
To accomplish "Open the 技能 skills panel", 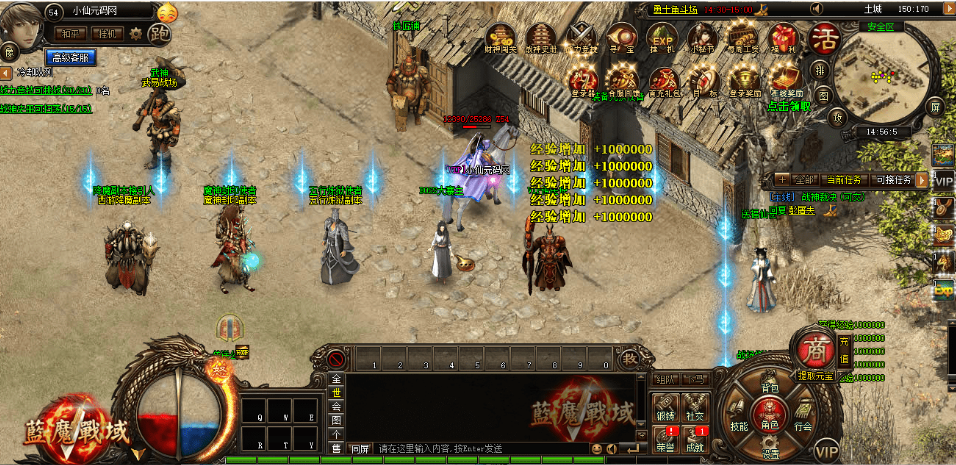I will tap(739, 424).
